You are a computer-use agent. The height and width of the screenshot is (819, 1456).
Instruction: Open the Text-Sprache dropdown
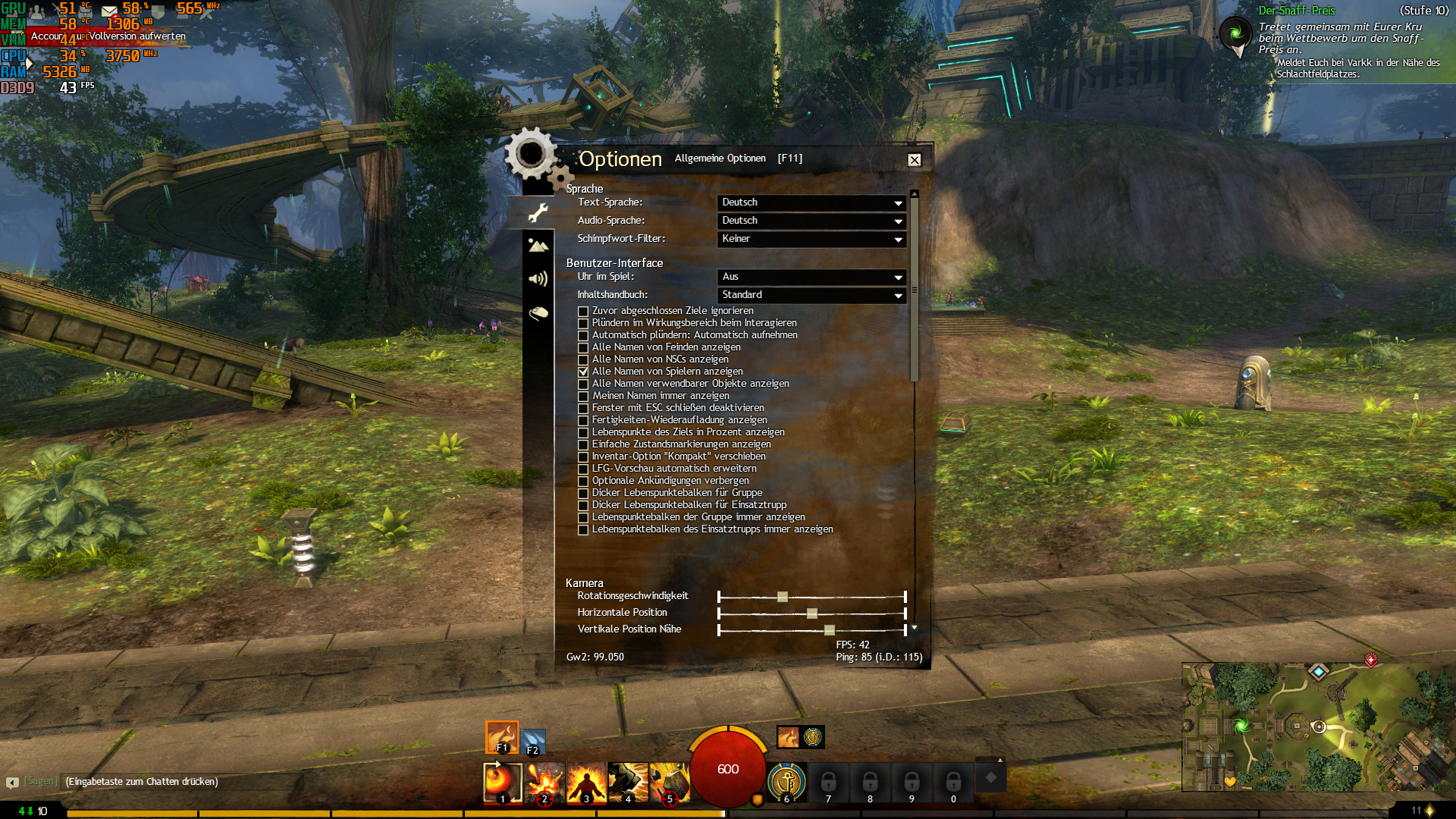(x=811, y=202)
